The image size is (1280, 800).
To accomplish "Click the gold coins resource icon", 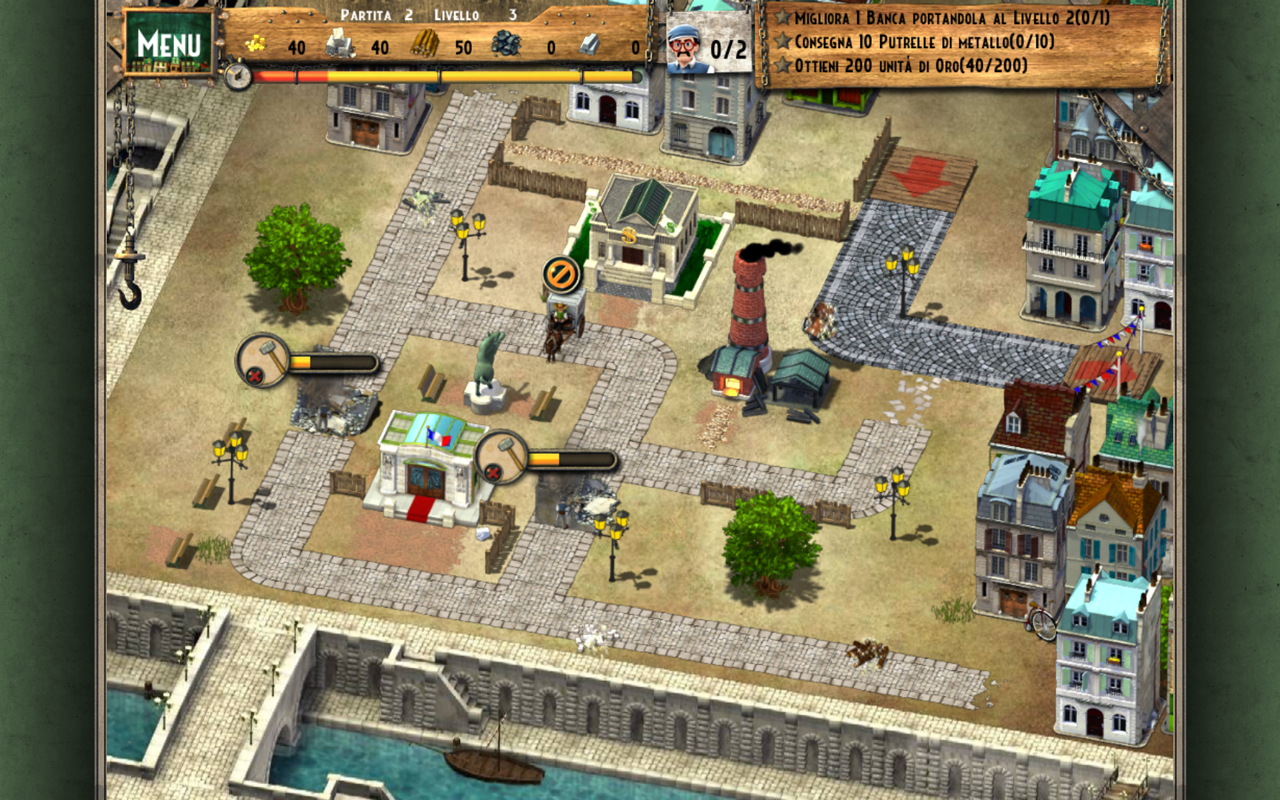I will pos(256,45).
